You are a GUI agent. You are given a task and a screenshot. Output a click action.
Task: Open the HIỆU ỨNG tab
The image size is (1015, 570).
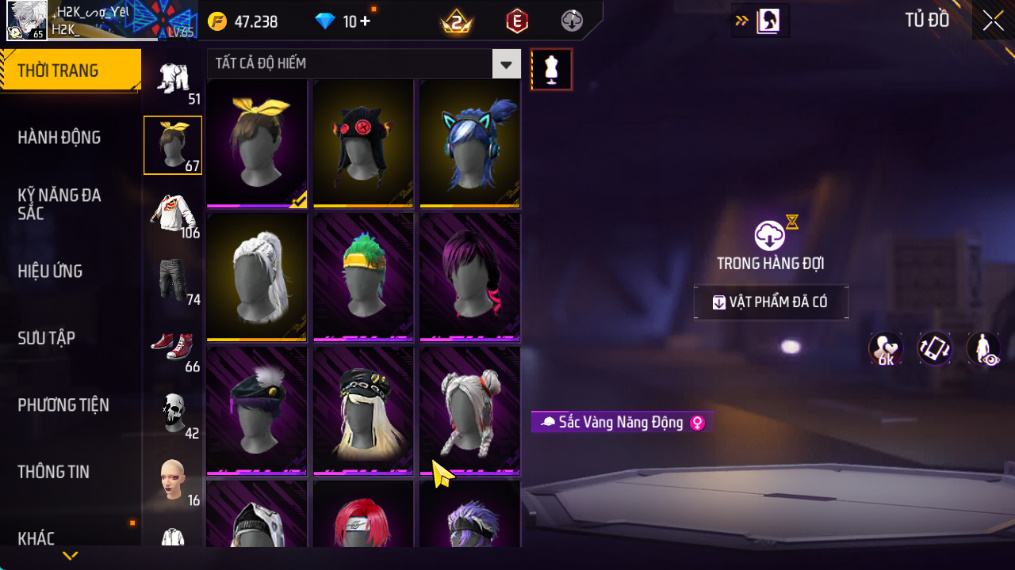coord(51,271)
